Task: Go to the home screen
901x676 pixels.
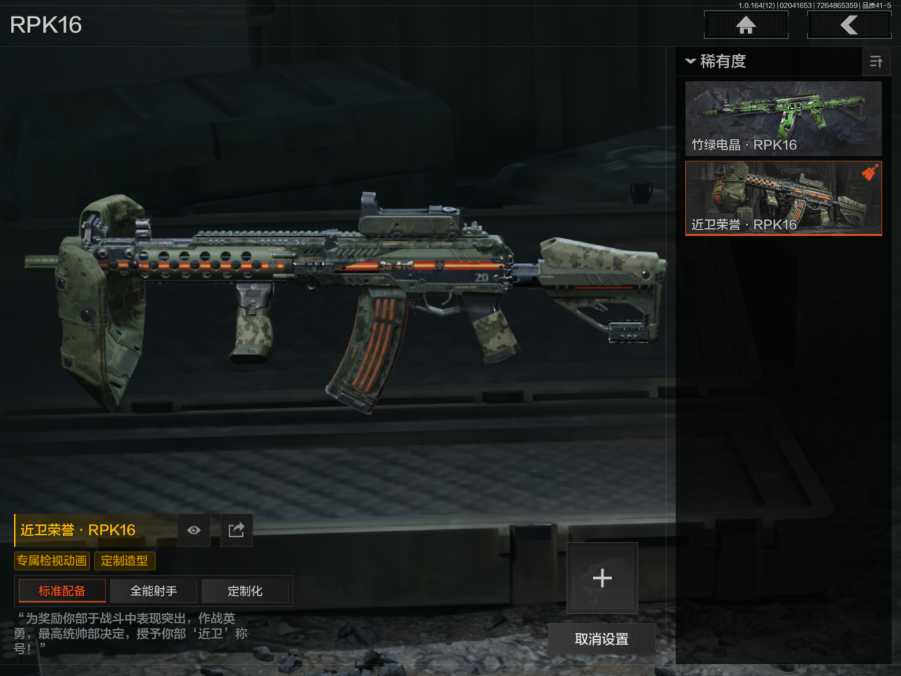Action: coord(745,25)
